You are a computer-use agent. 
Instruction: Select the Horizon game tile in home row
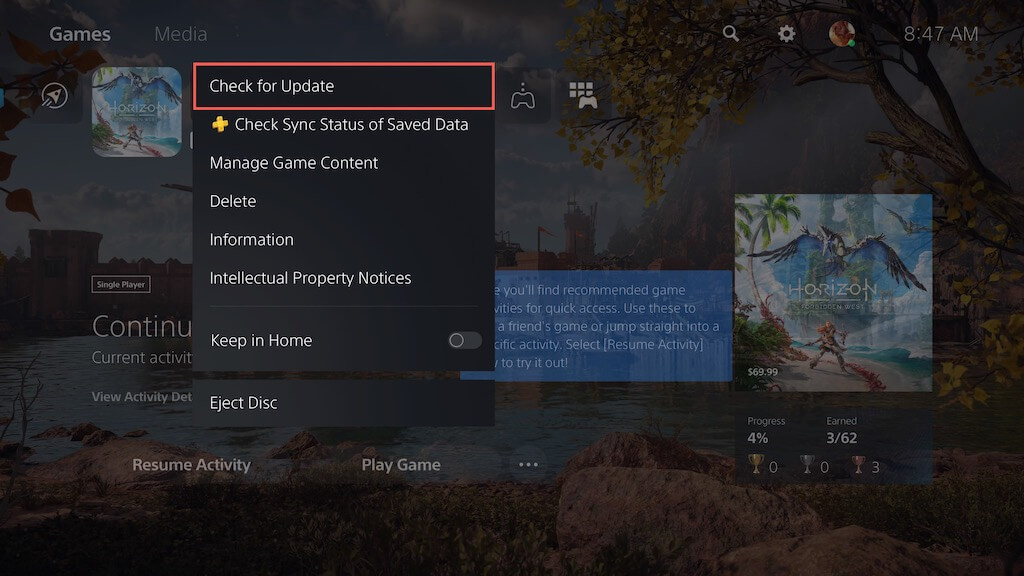point(137,112)
